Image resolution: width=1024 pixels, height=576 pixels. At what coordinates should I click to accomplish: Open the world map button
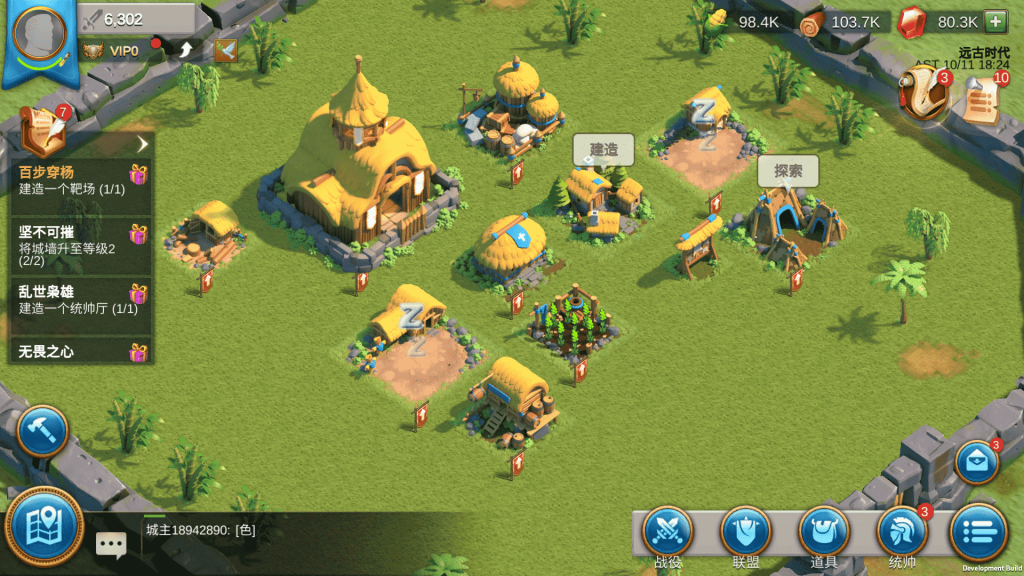[44, 527]
